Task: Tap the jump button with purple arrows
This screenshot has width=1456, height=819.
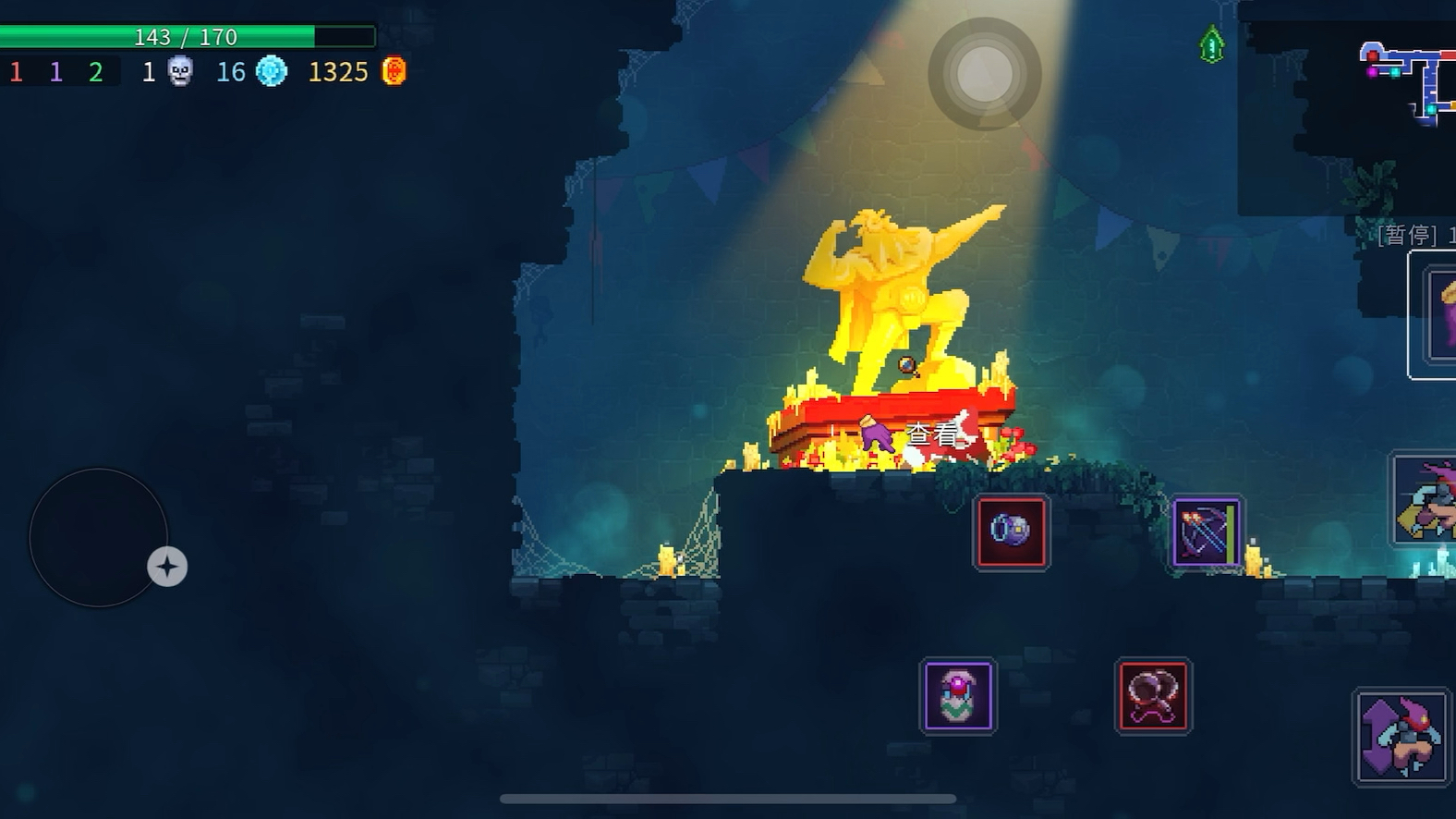Action: pyautogui.click(x=1401, y=737)
